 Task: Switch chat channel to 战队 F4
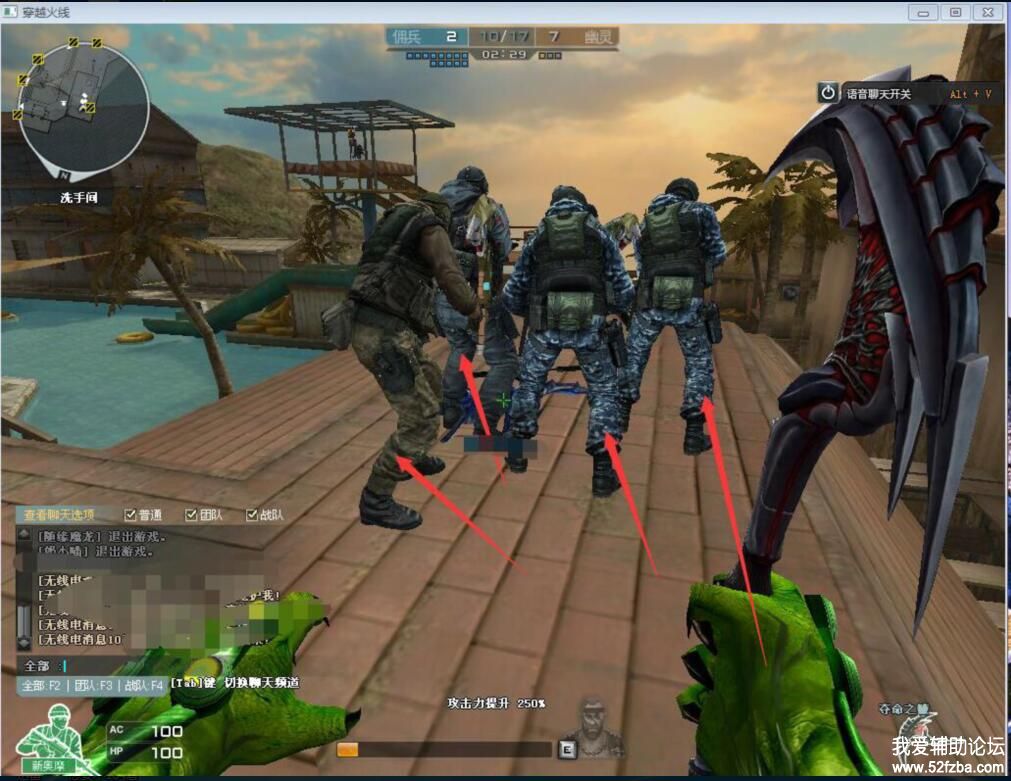tap(142, 685)
